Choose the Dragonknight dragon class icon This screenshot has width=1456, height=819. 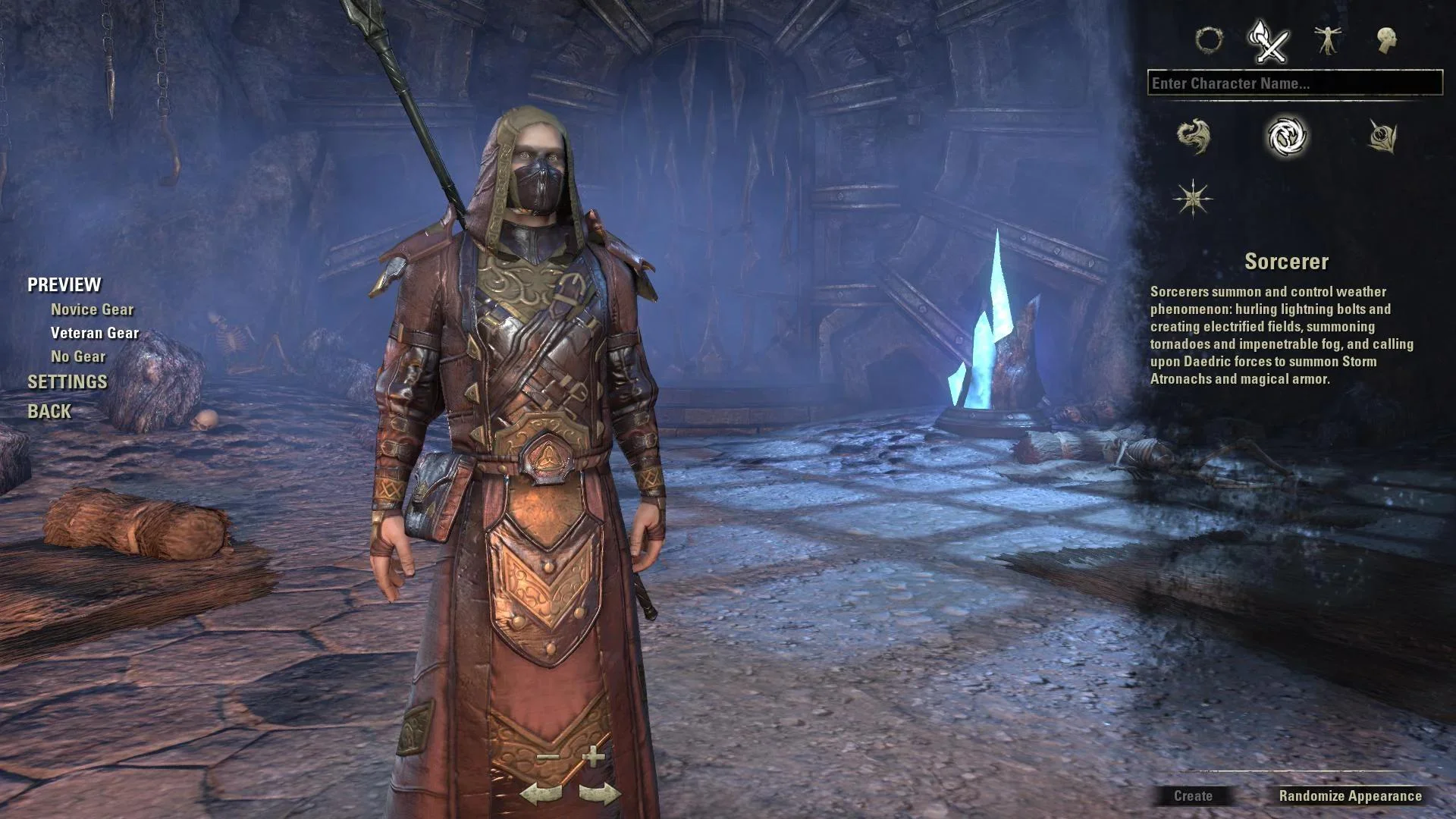point(1194,136)
